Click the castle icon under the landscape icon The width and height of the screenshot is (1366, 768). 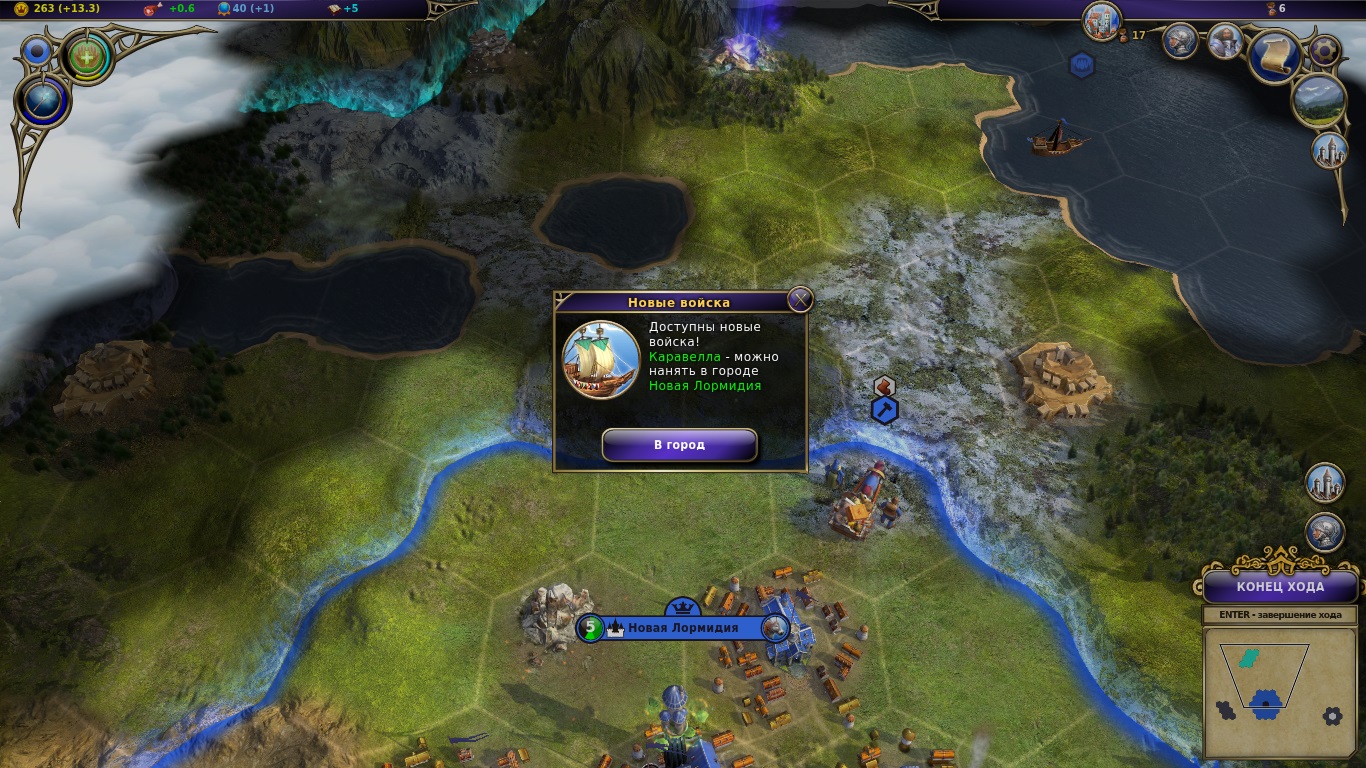(x=1329, y=150)
